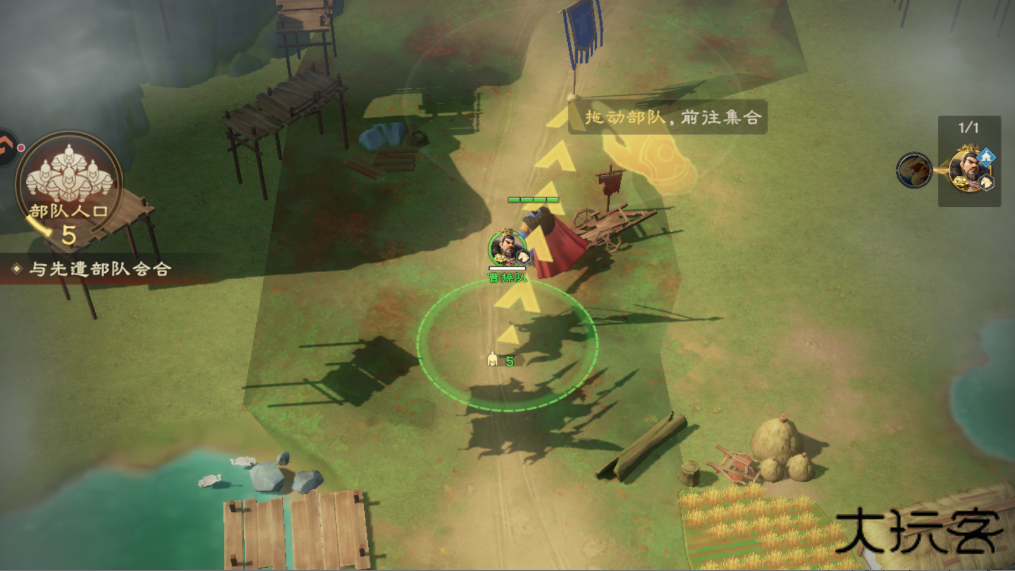Tap the orange arrow icon with red dot
This screenshot has width=1015, height=571.
pyautogui.click(x=6, y=148)
